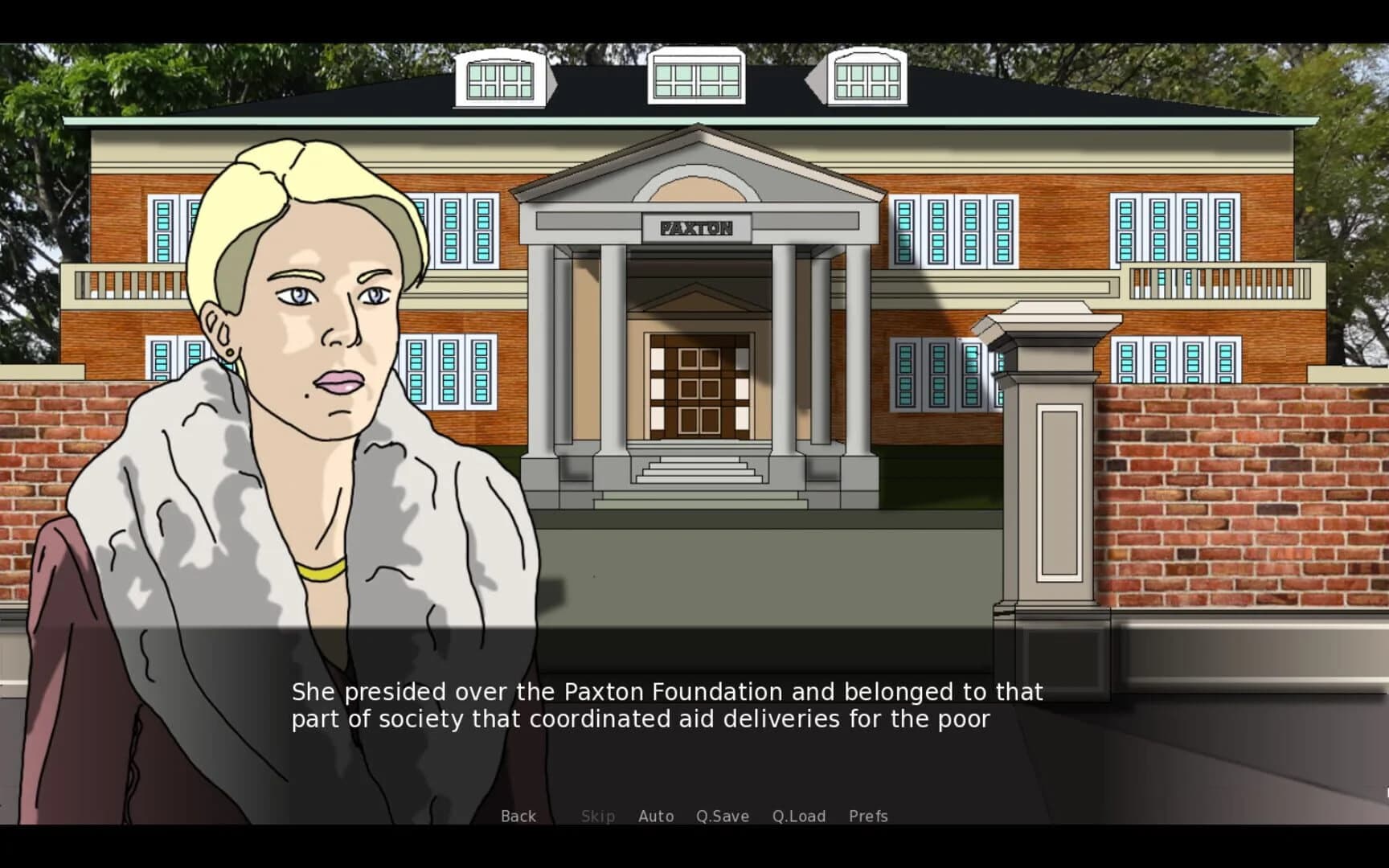
Task: Click the triangular pediment atop the entrance
Action: click(x=696, y=177)
